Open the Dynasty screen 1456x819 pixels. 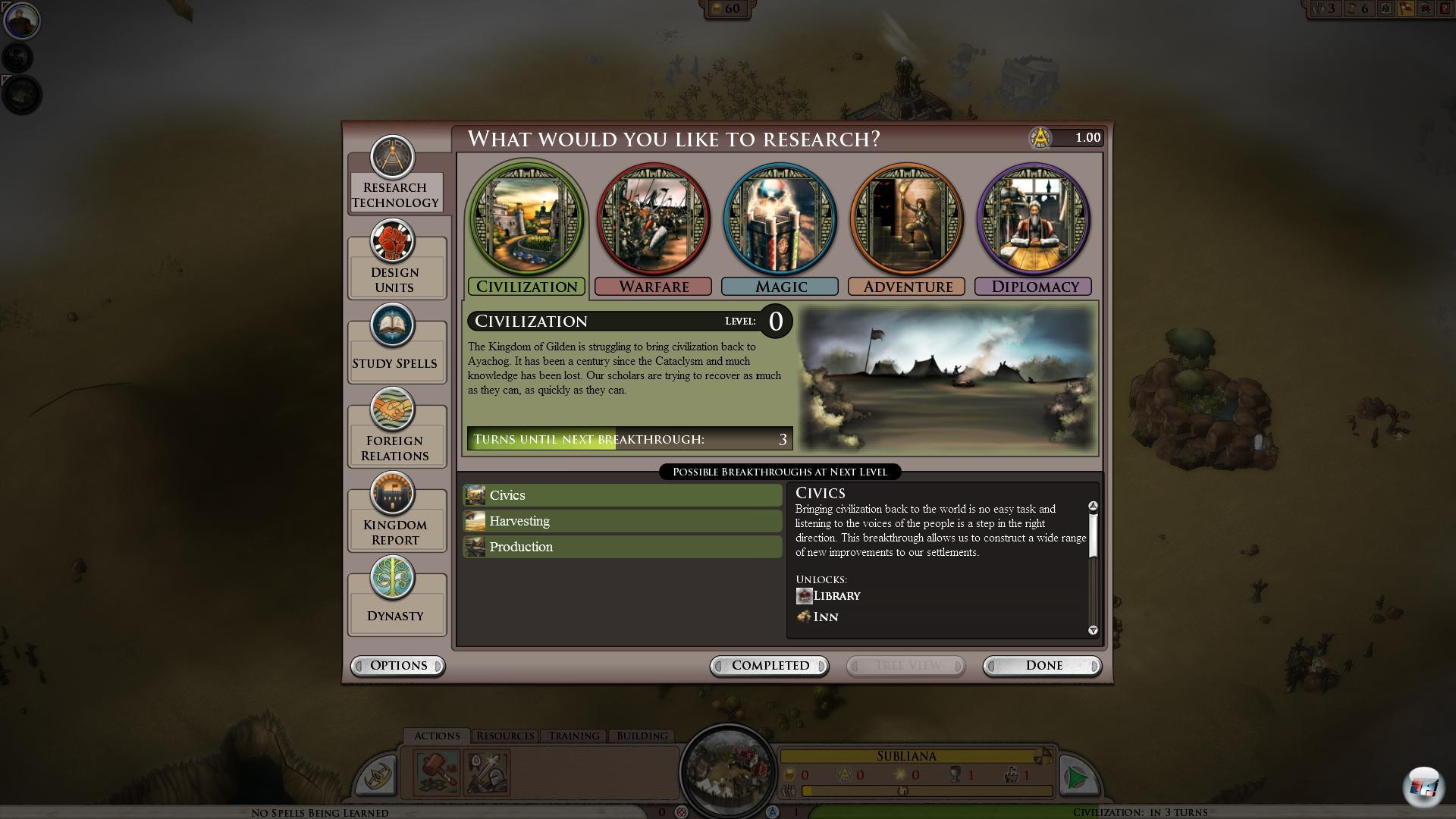[396, 598]
